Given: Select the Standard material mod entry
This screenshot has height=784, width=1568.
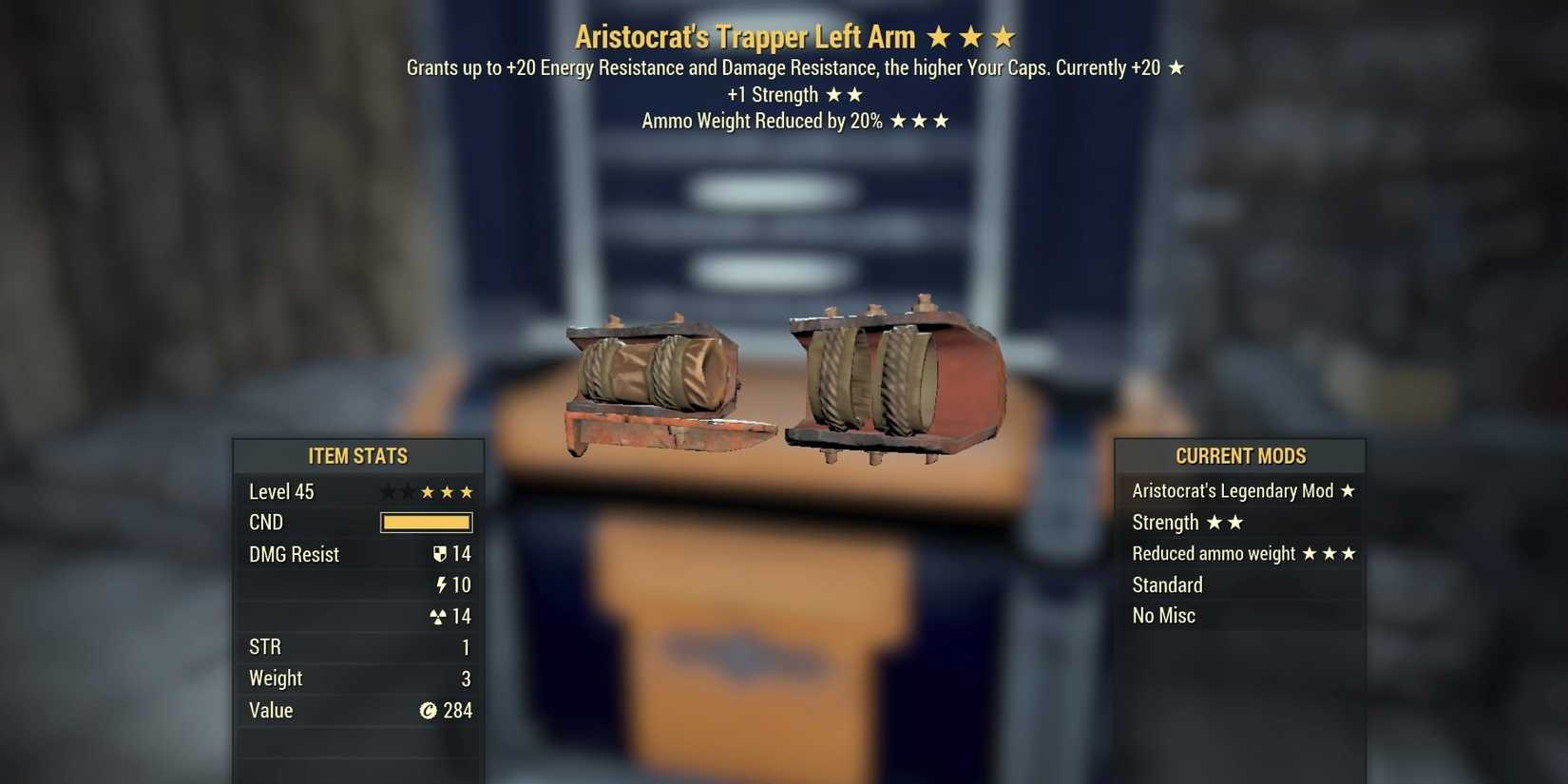Looking at the screenshot, I should [1167, 584].
